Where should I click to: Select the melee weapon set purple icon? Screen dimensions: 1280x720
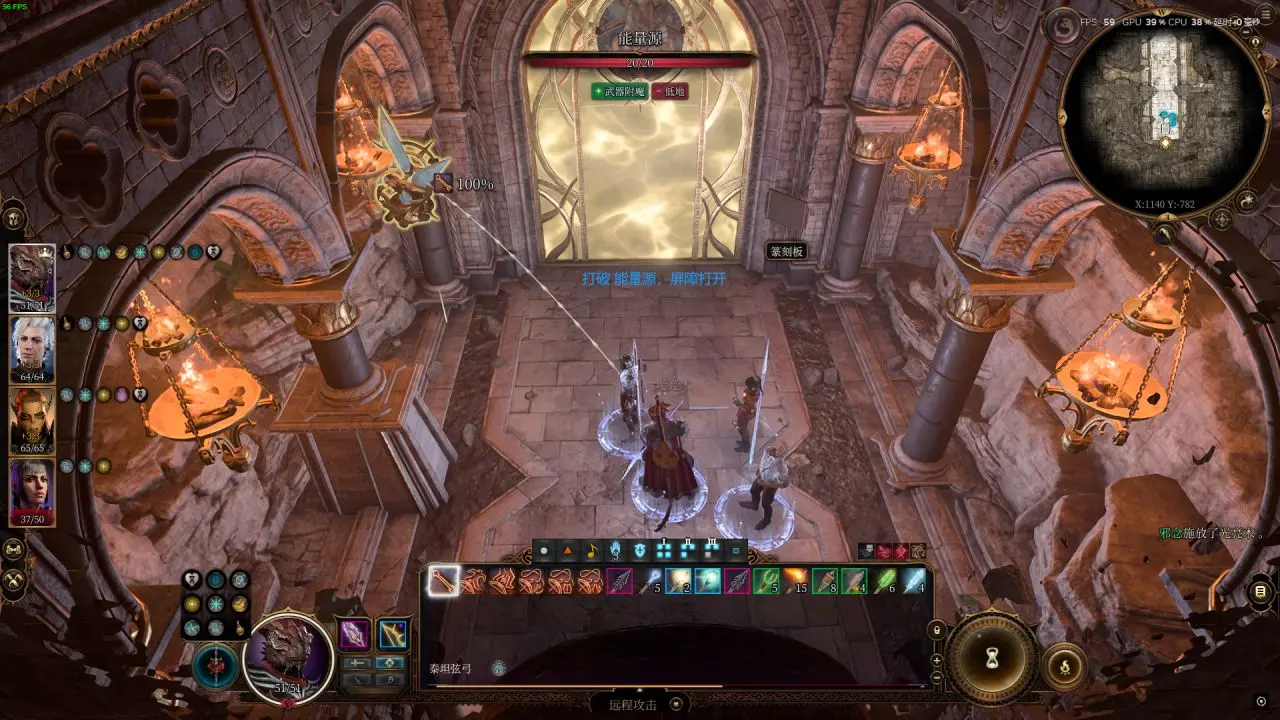pyautogui.click(x=354, y=634)
